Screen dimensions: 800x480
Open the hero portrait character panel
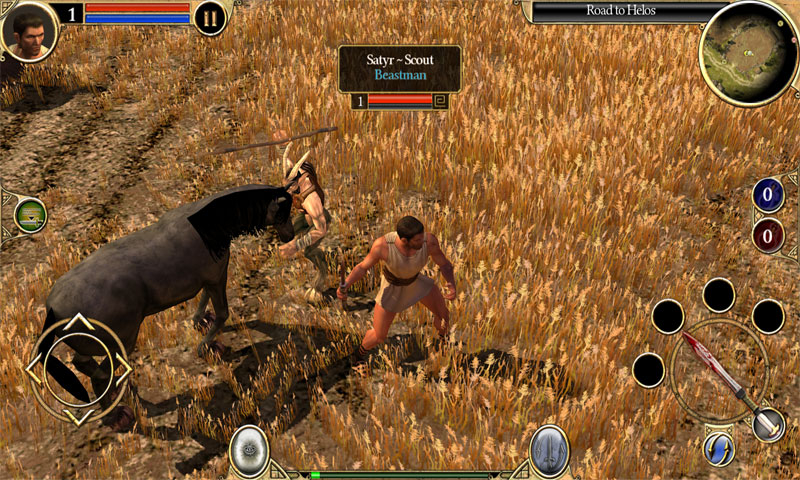point(28,29)
